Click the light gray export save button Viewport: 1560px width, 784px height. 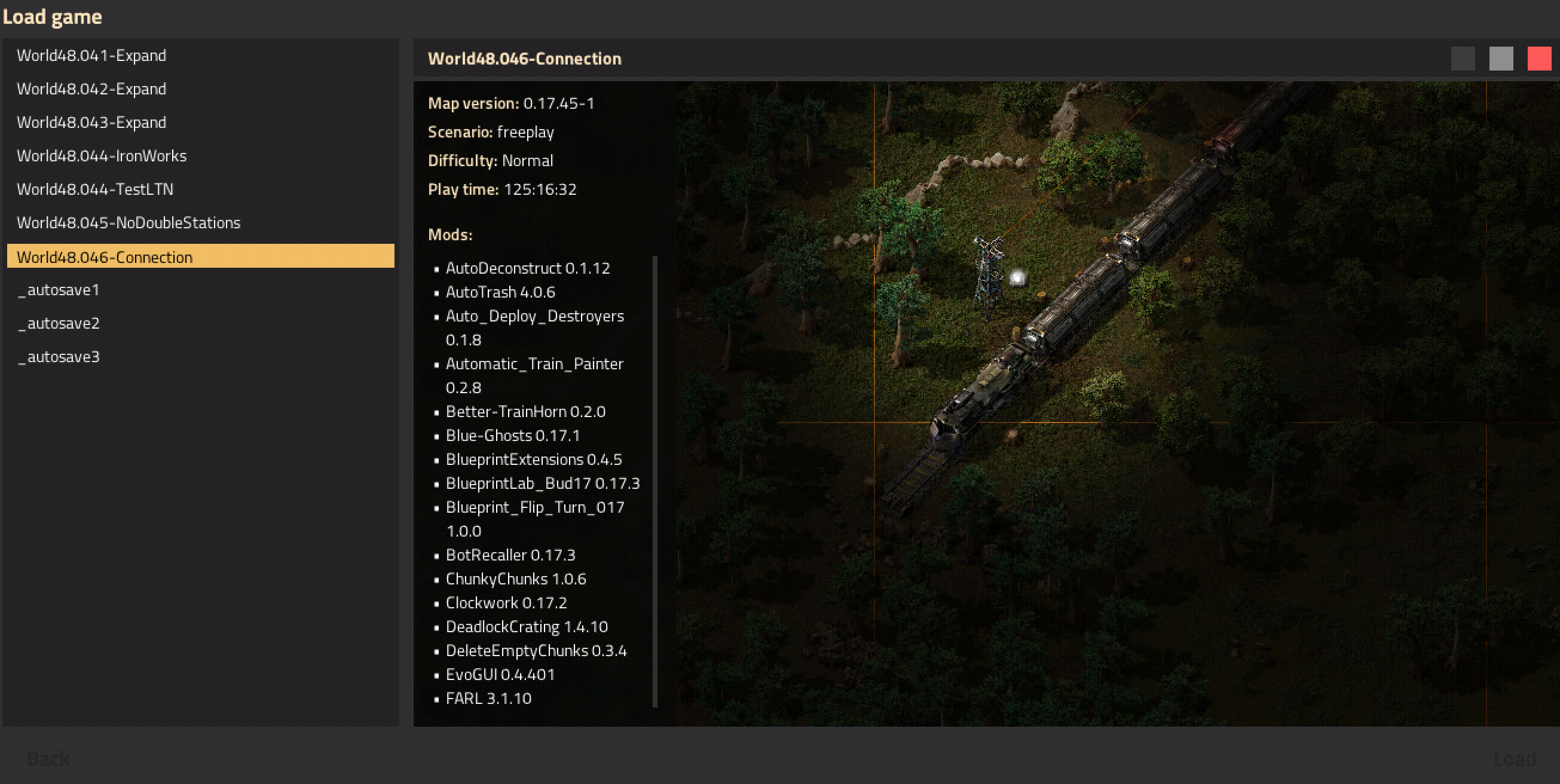point(1501,58)
